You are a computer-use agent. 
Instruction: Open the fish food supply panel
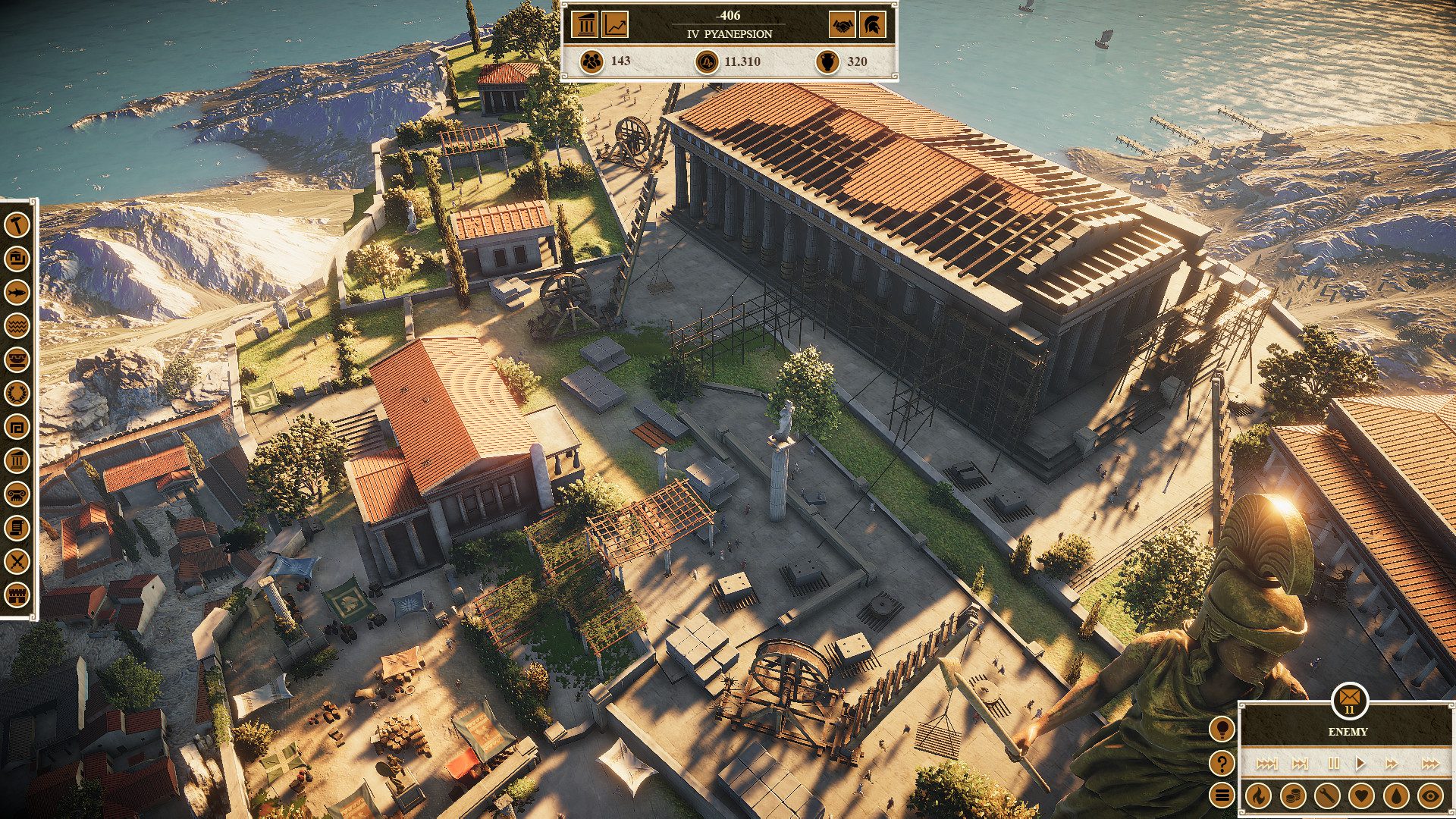16,293
